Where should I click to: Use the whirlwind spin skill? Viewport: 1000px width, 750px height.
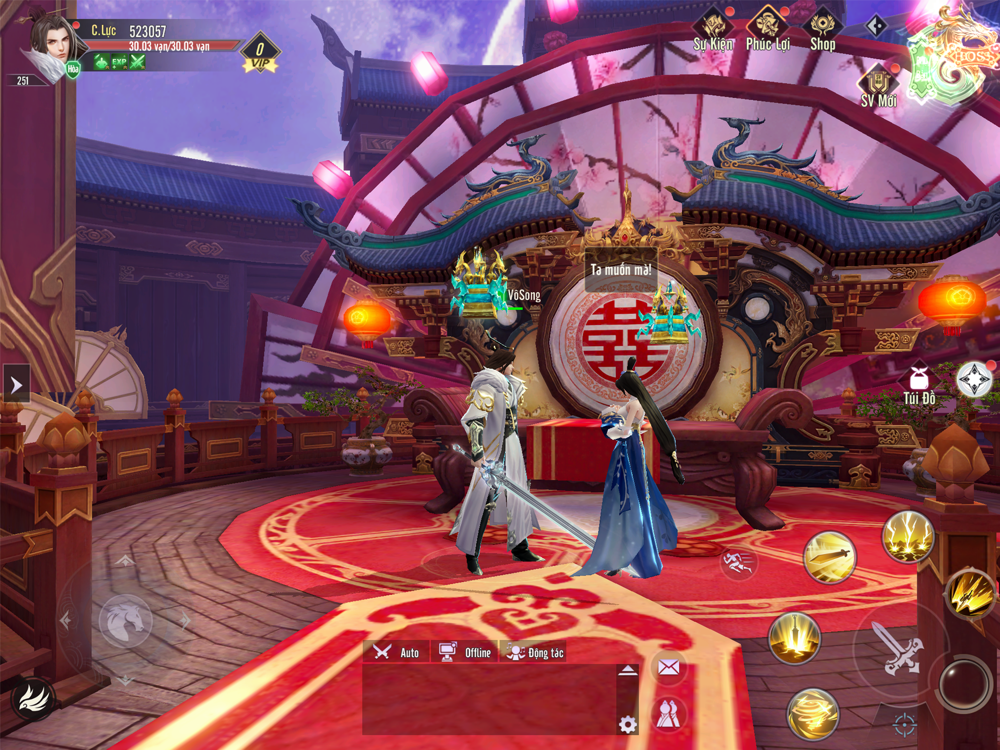(x=812, y=714)
